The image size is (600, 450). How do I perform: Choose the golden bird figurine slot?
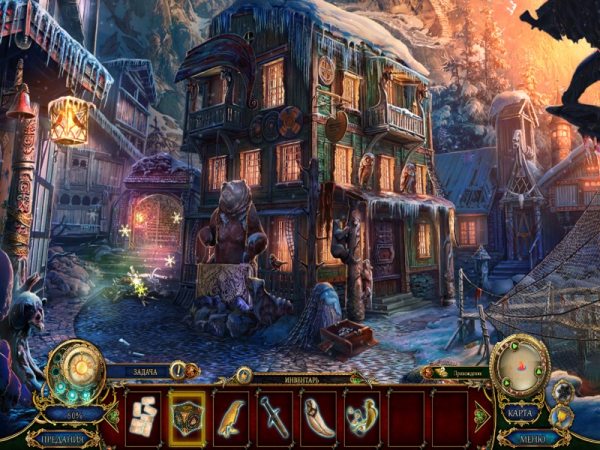pos(231,417)
